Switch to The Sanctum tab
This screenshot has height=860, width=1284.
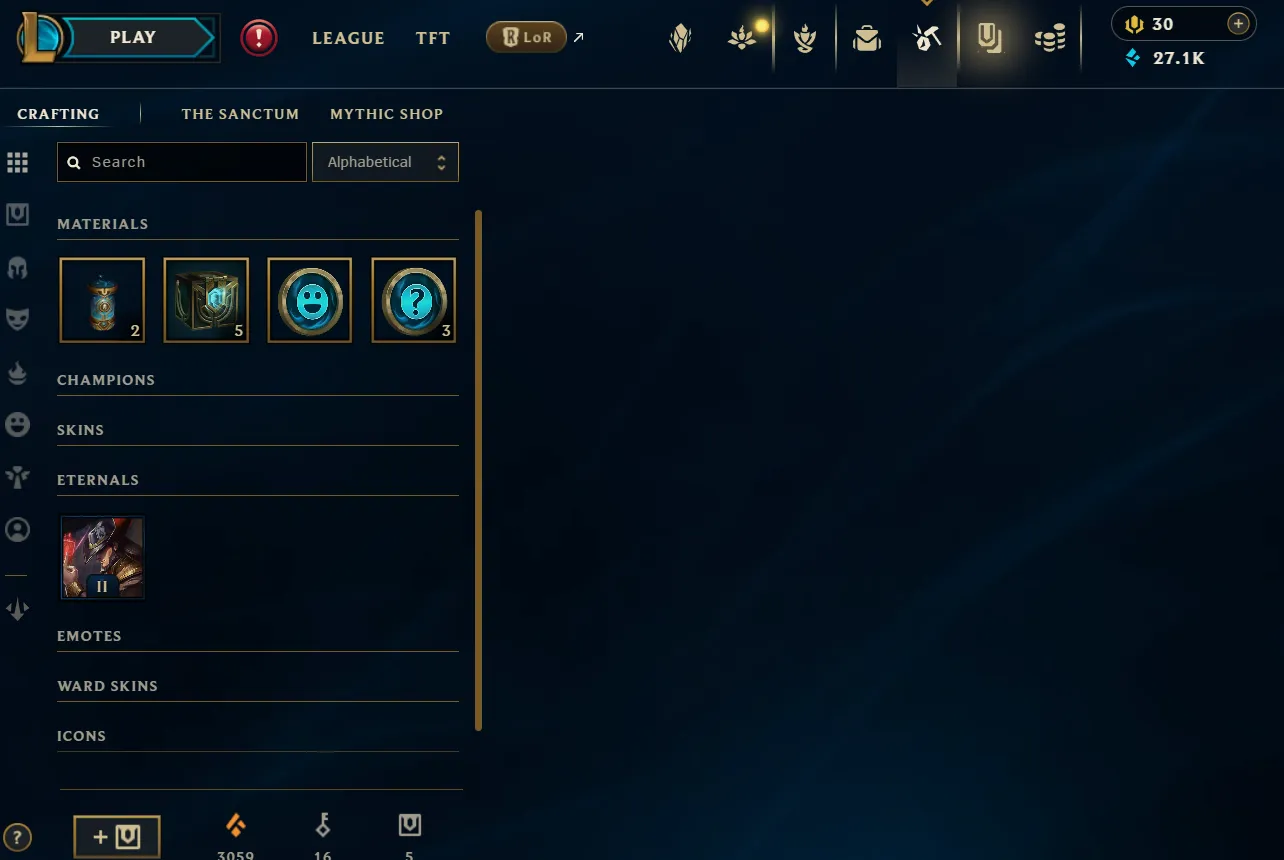point(240,114)
